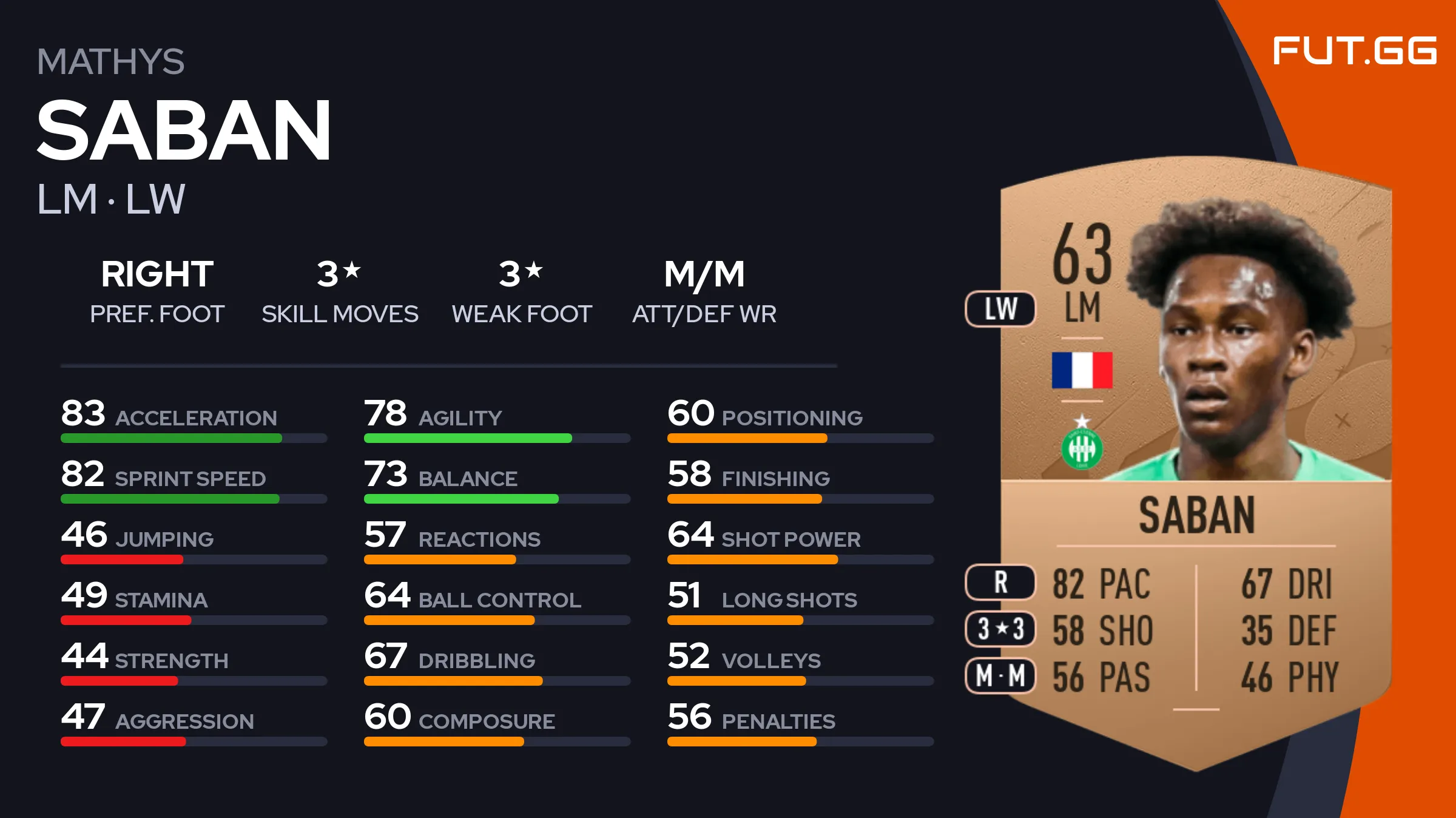Select the Saban bronze player card
Screen dimensions: 1456x818
point(1195,461)
